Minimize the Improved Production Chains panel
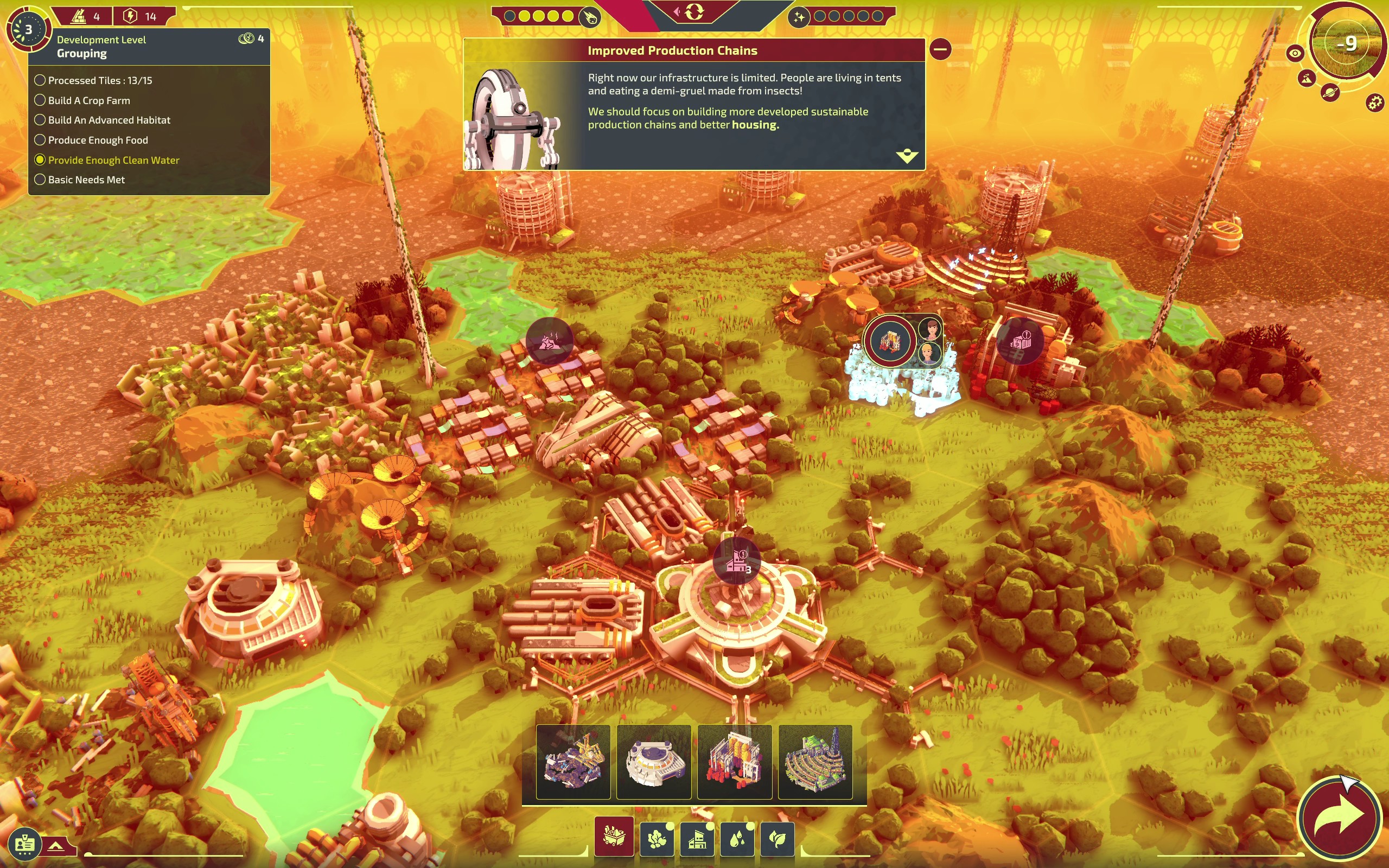Image resolution: width=1389 pixels, height=868 pixels. 940,49
